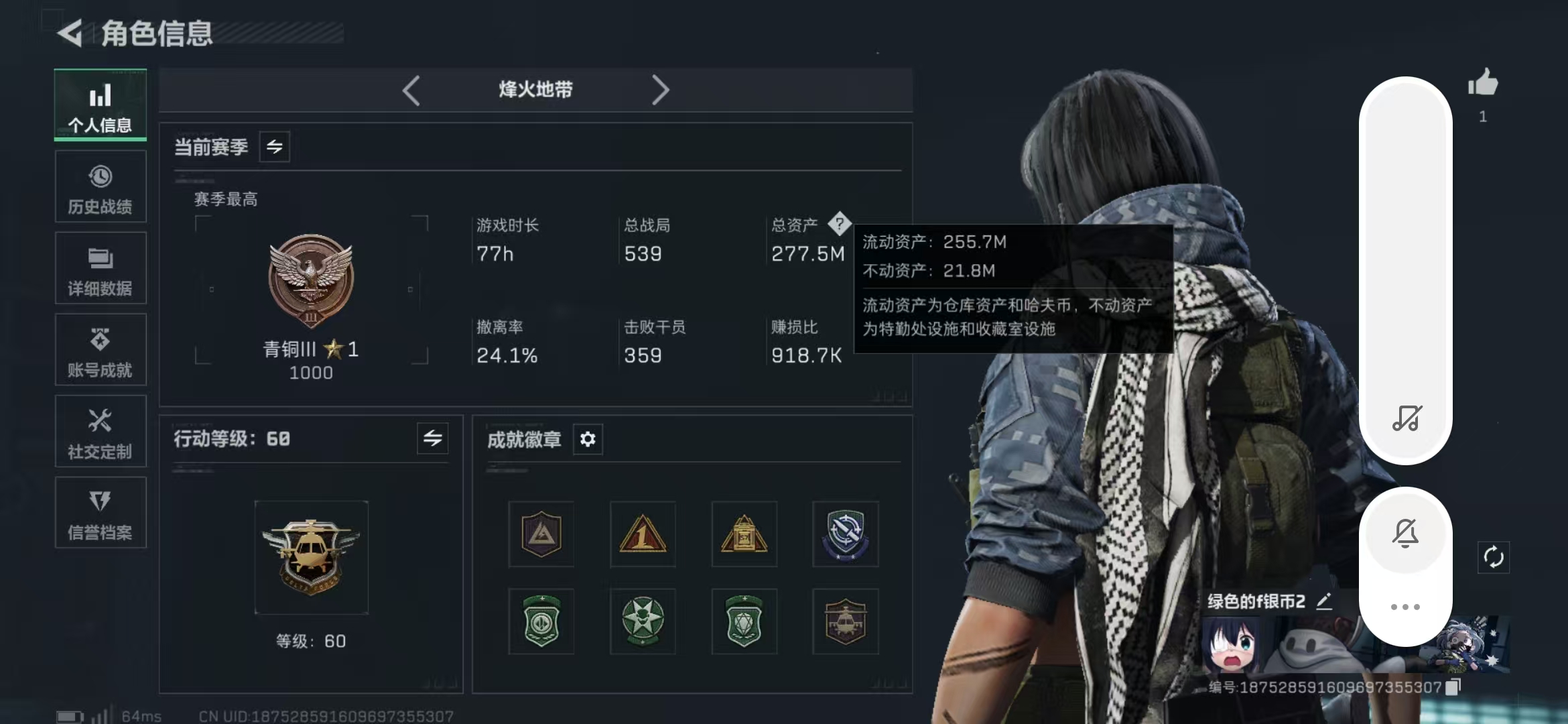Switch game mode with the left arrow
Viewport: 1568px width, 724px height.
(x=412, y=89)
